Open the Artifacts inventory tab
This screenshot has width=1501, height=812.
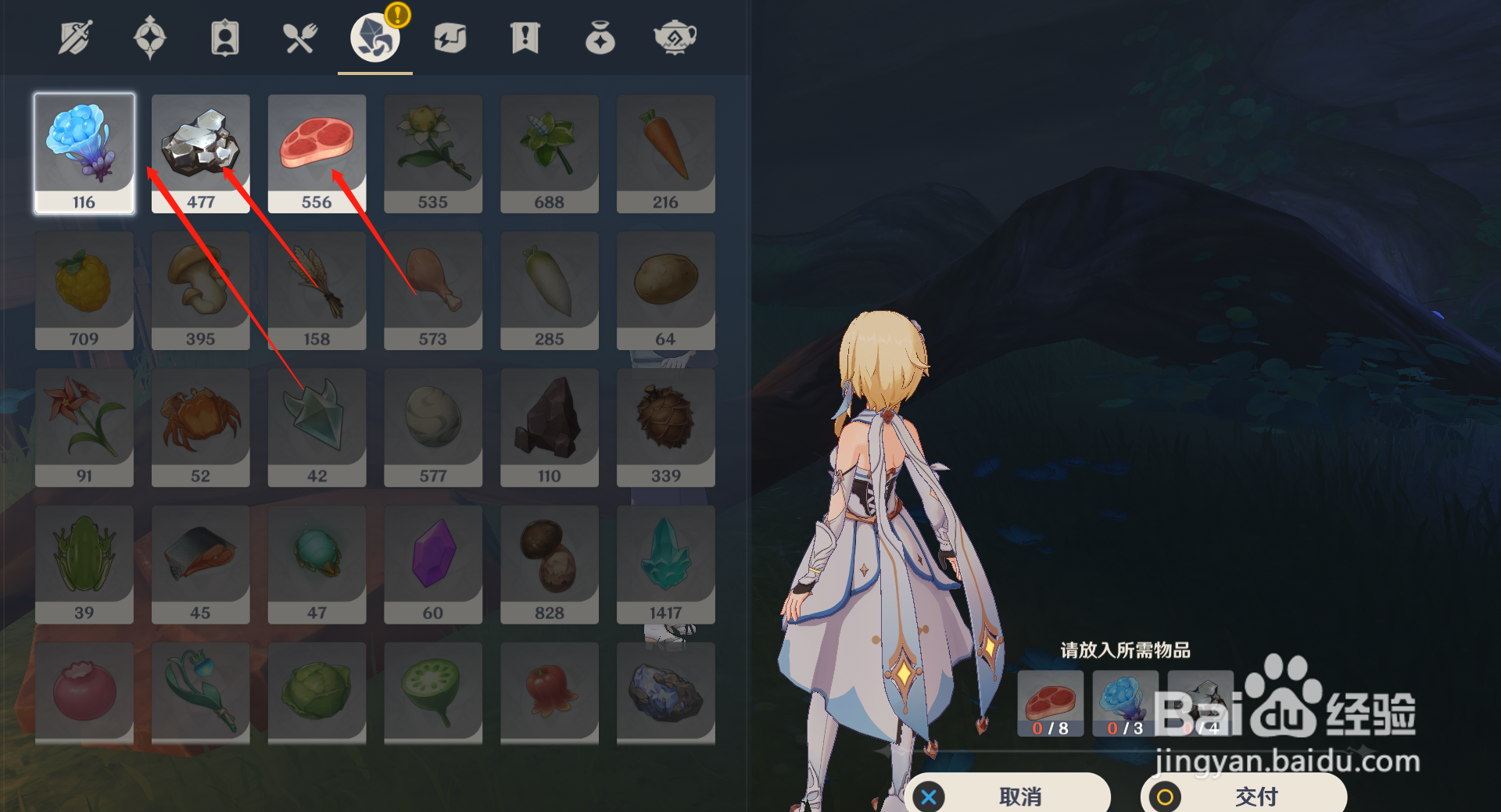click(x=149, y=35)
